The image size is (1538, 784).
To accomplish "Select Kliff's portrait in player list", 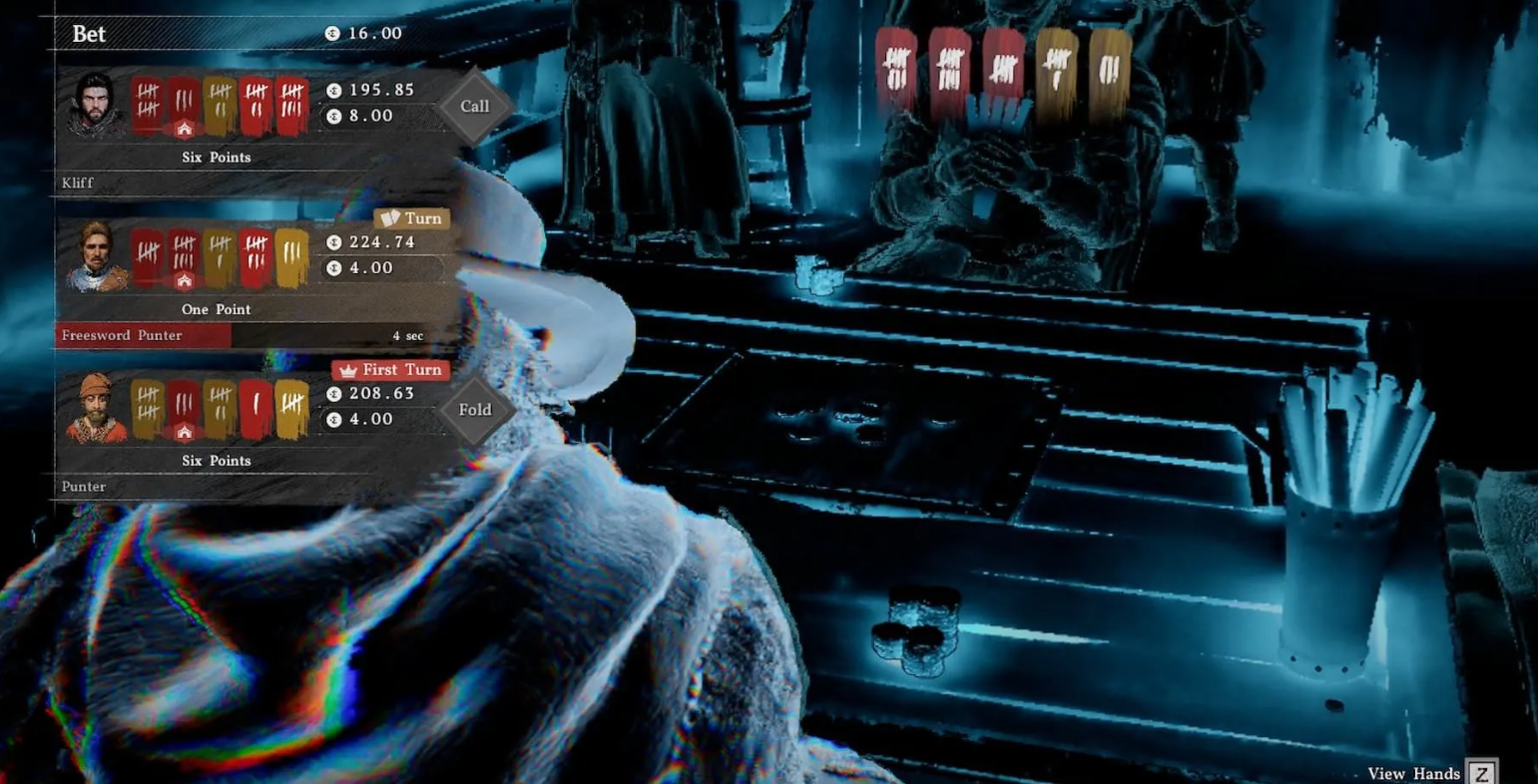I will click(x=94, y=105).
